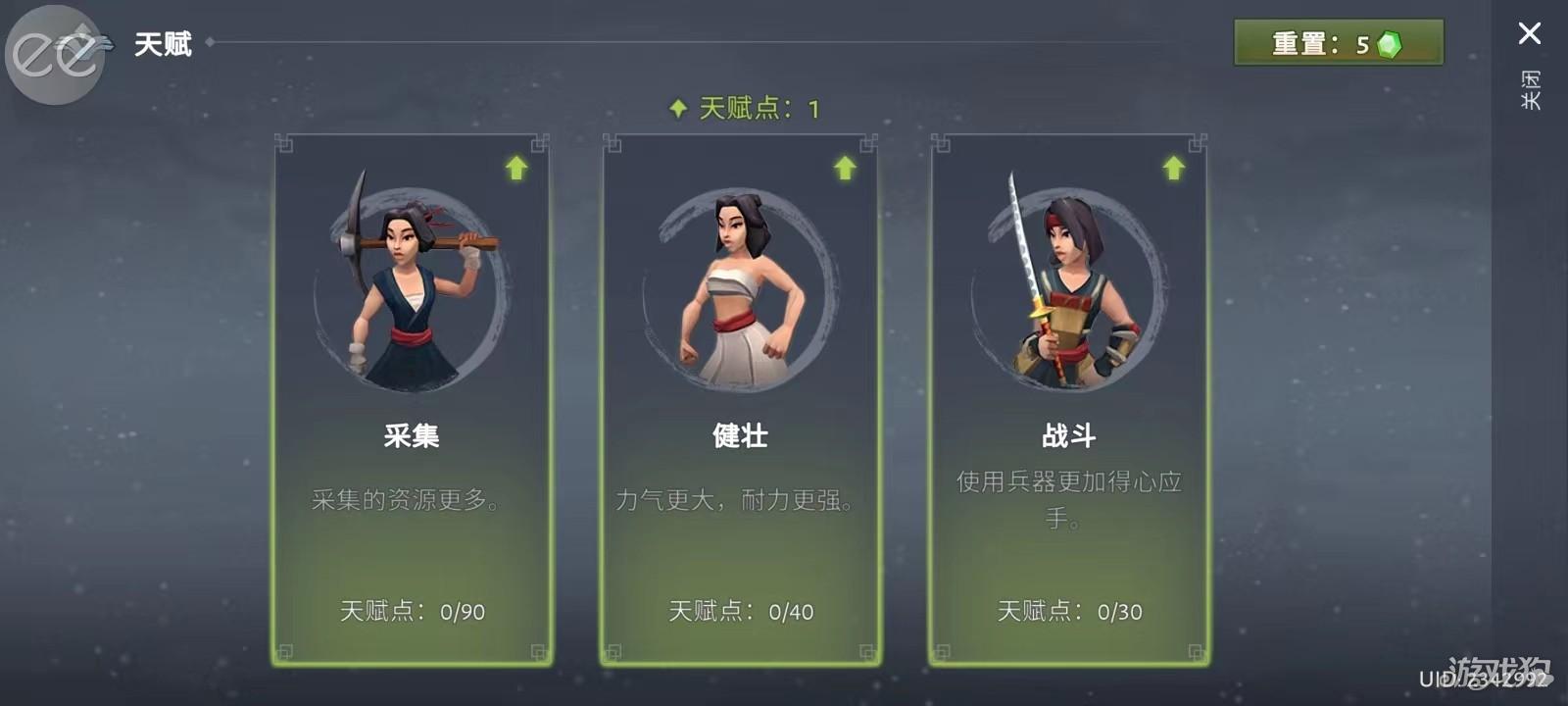Click the green upgrade arrow on the 健壮 card
Screen dimensions: 1568x706
tap(845, 167)
